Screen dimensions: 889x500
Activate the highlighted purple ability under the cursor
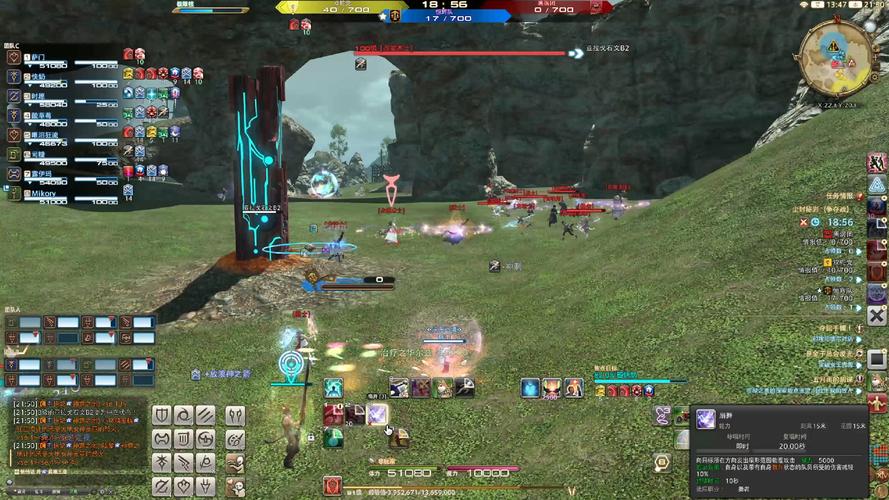click(x=377, y=414)
